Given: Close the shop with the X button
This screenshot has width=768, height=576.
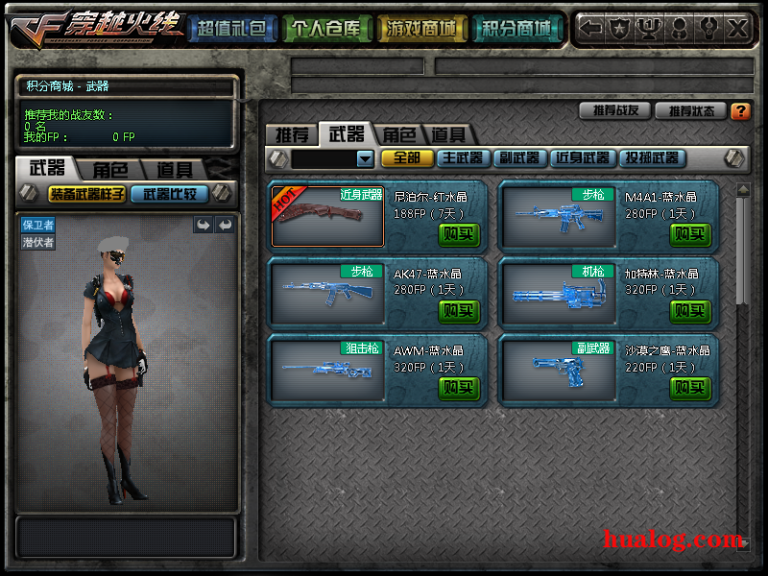Looking at the screenshot, I should pyautogui.click(x=738, y=28).
